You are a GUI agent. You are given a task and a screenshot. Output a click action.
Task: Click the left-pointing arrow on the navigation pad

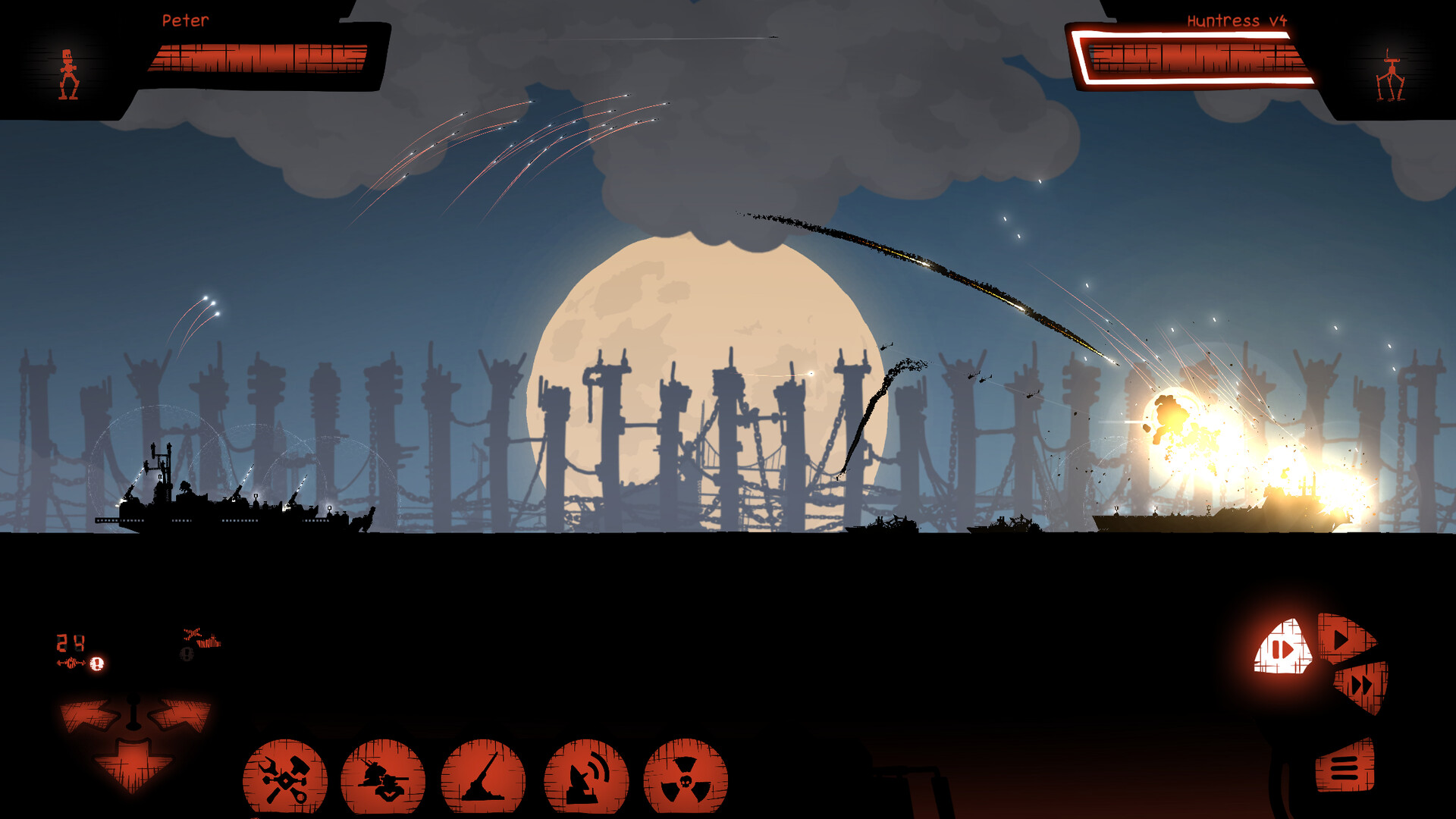(89, 715)
